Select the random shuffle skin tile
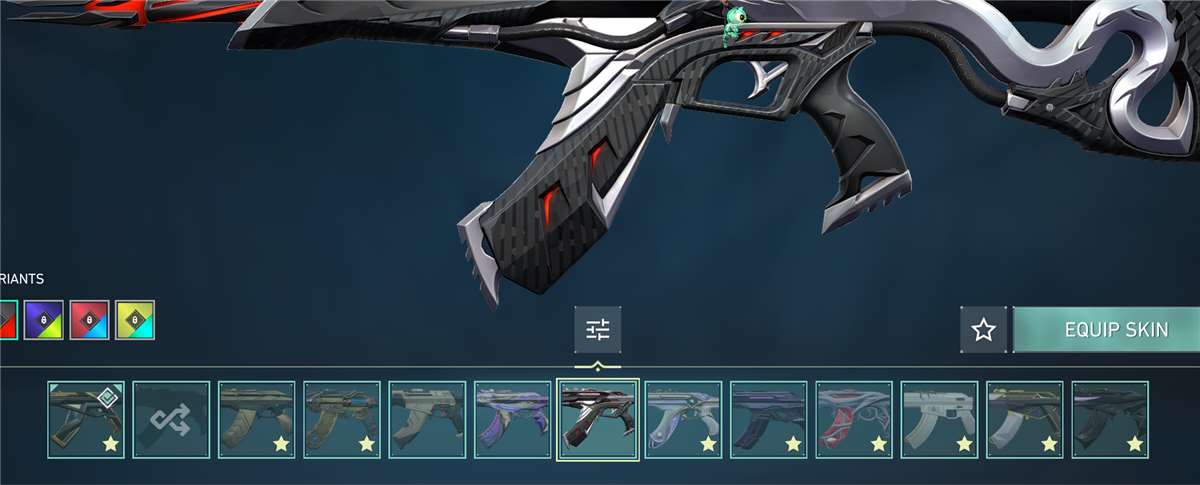 (171, 420)
